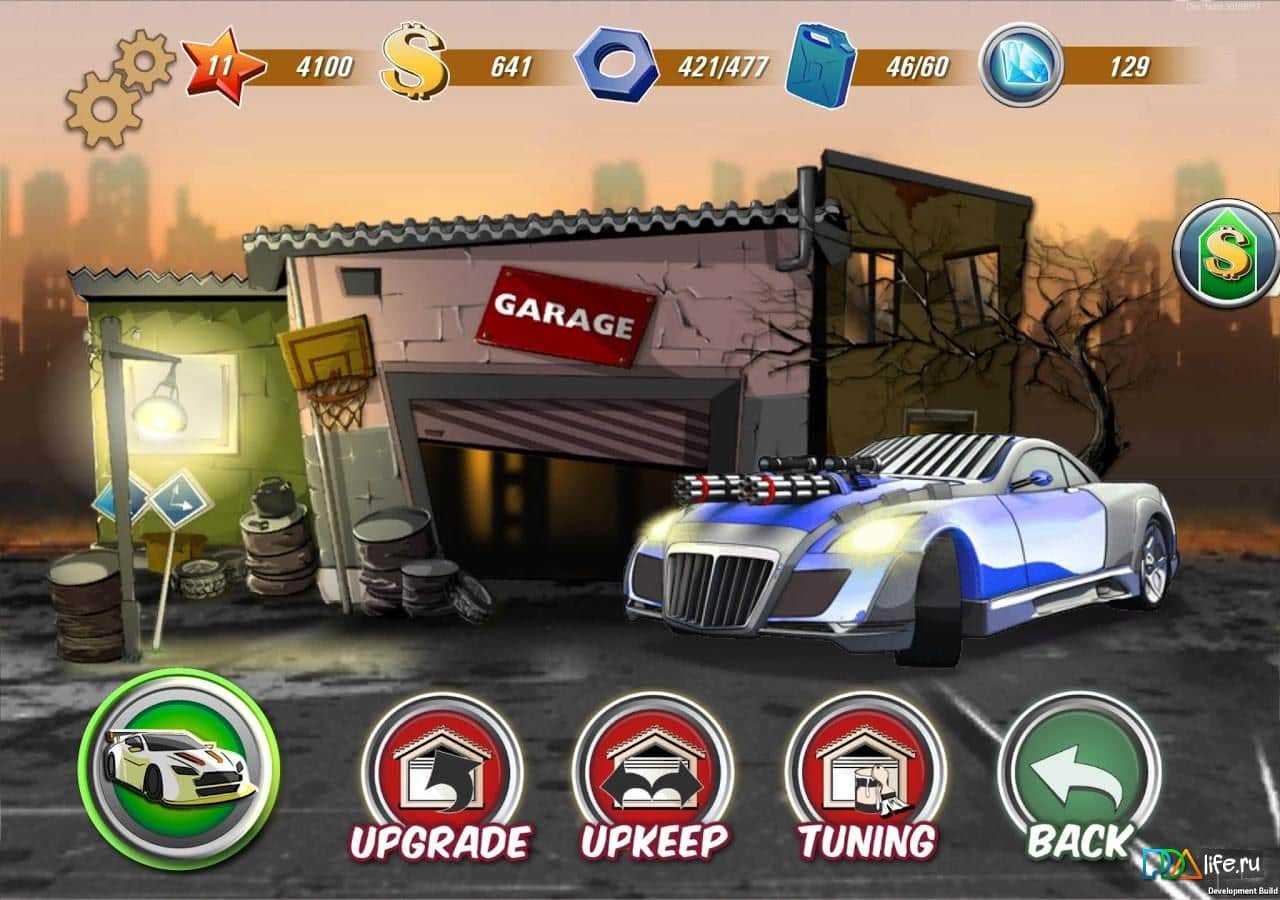Screen dimensions: 1280x900
Task: Open the green dollar shop button
Action: pyautogui.click(x=1225, y=252)
